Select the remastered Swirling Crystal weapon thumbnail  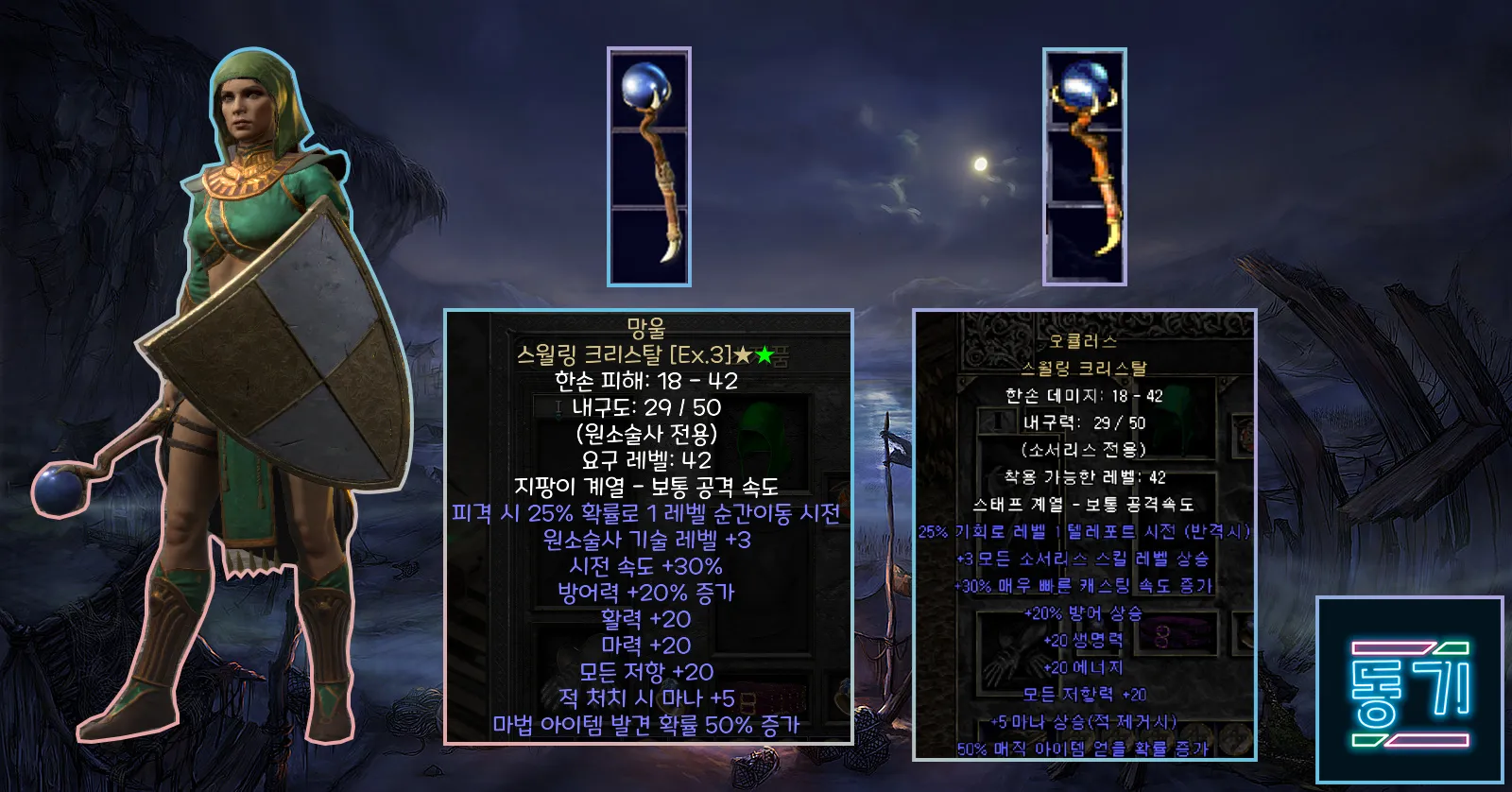pyautogui.click(x=649, y=165)
